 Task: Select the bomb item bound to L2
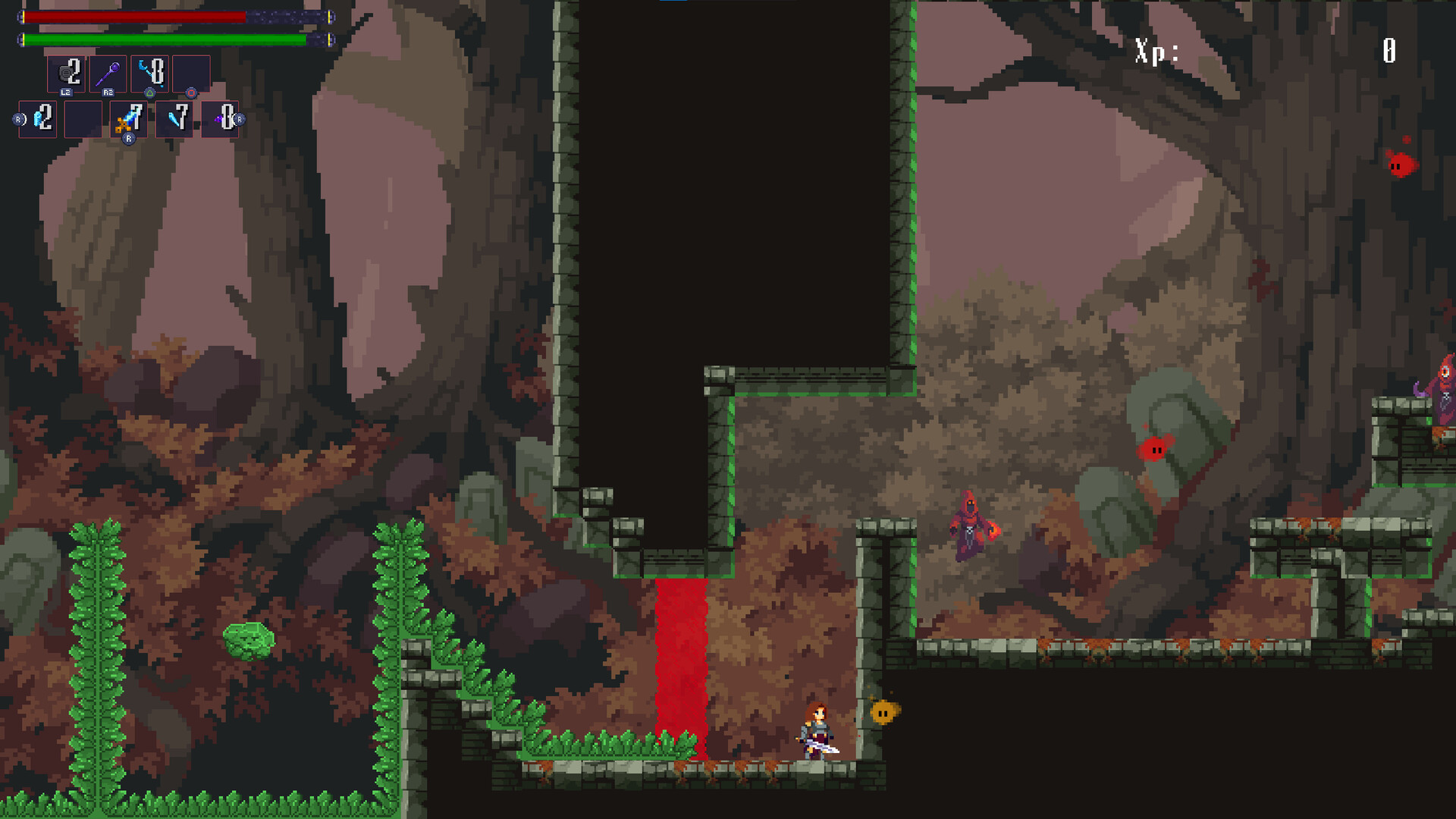pos(66,72)
